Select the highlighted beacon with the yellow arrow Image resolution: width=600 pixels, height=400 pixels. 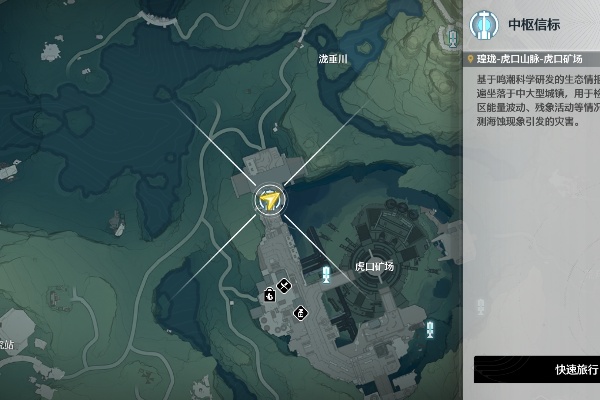(268, 201)
